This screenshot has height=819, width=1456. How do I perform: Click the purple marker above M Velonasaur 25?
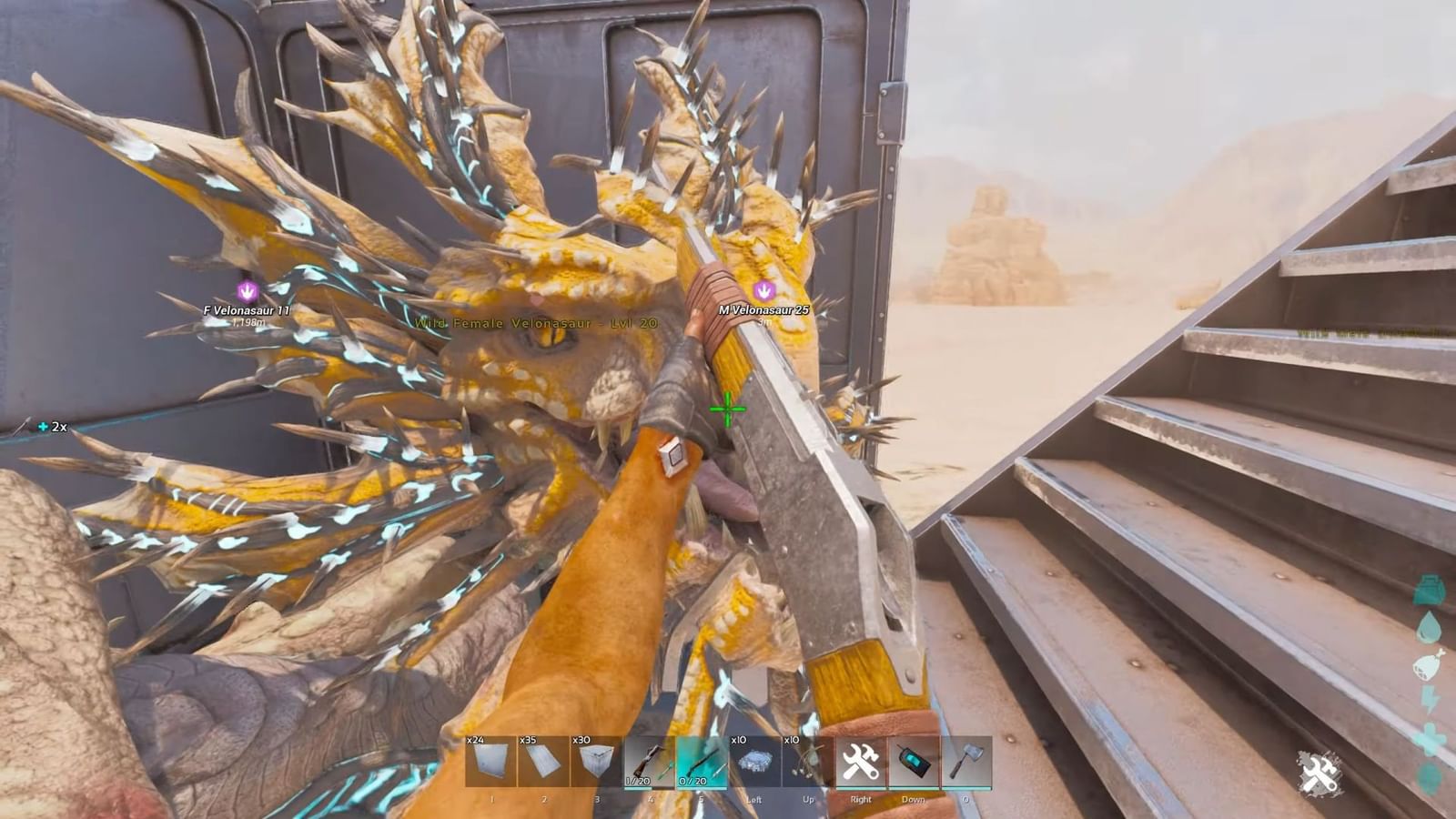[763, 290]
